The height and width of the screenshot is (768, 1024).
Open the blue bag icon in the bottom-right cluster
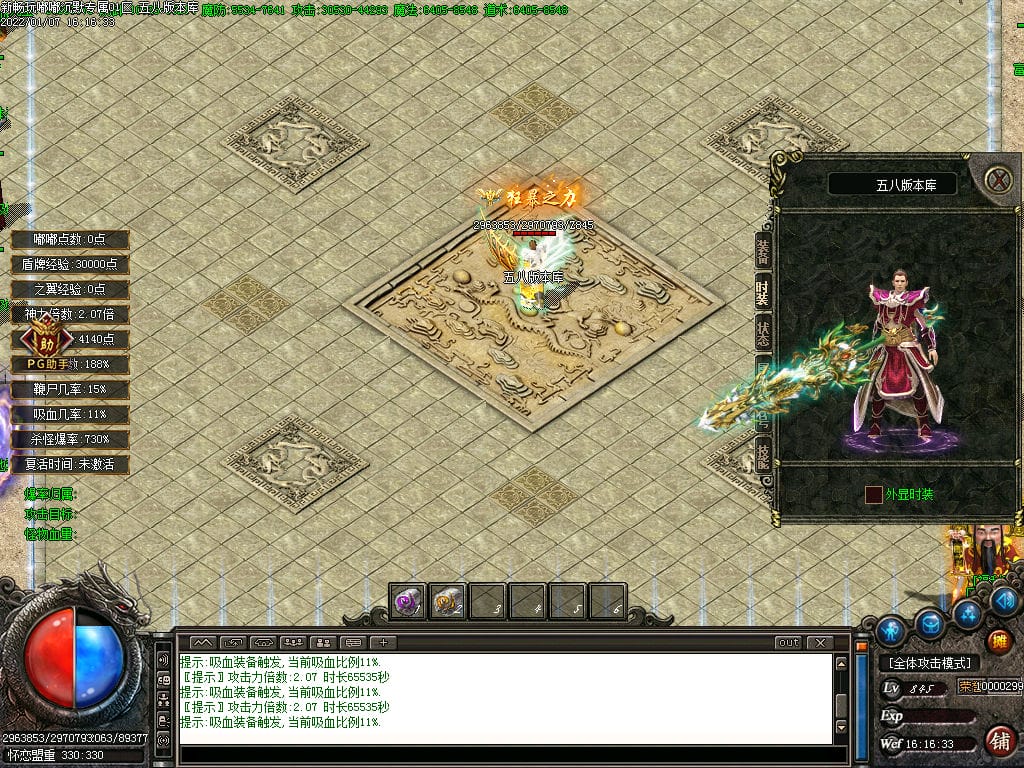click(931, 623)
